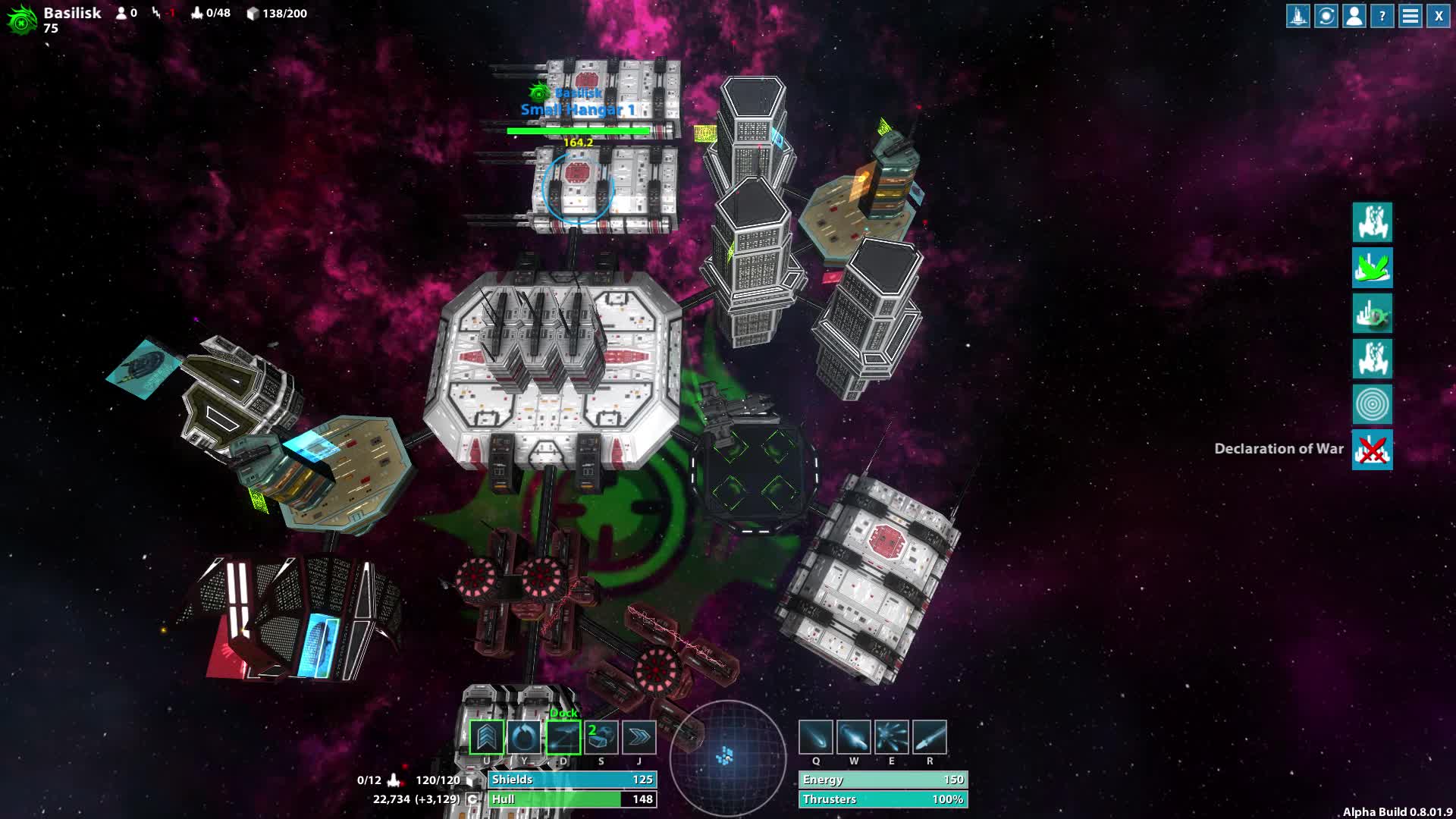Screen dimensions: 1456x819
Task: Click the Declaration of War option
Action: [1374, 449]
